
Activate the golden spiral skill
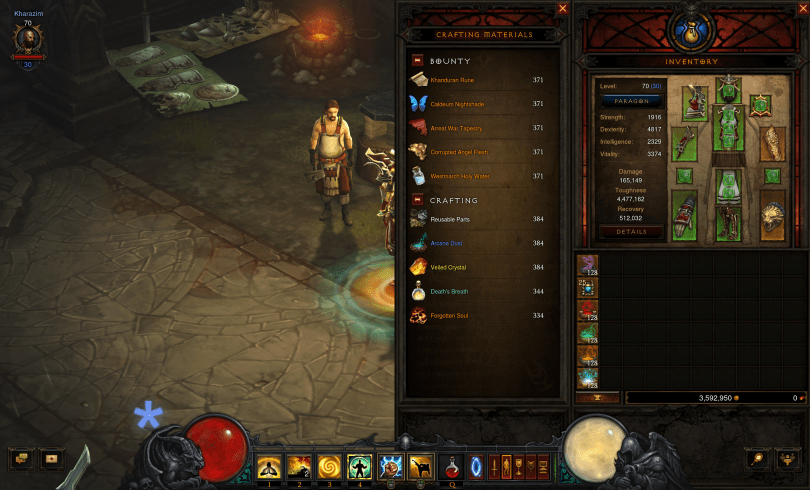click(329, 465)
